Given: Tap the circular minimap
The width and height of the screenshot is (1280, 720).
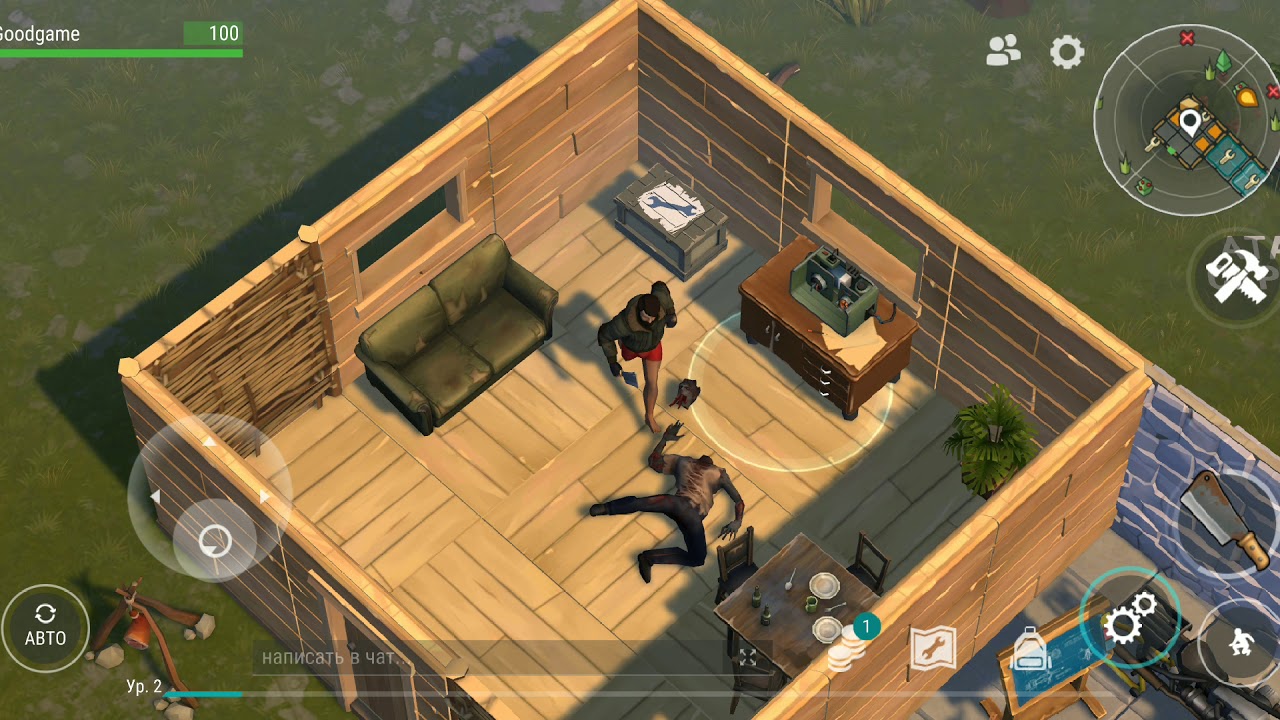Looking at the screenshot, I should (1187, 121).
